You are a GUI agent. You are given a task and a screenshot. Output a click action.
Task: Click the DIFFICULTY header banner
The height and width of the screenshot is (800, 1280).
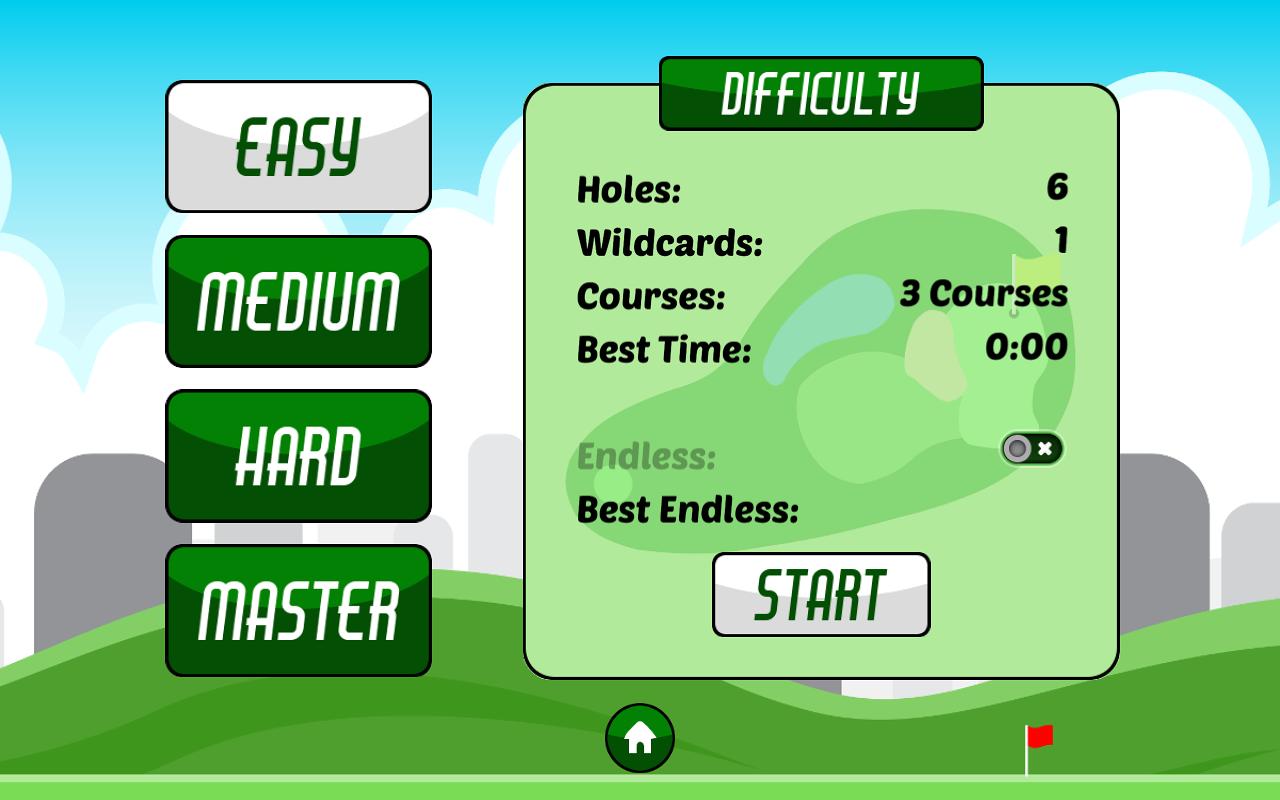coord(820,93)
